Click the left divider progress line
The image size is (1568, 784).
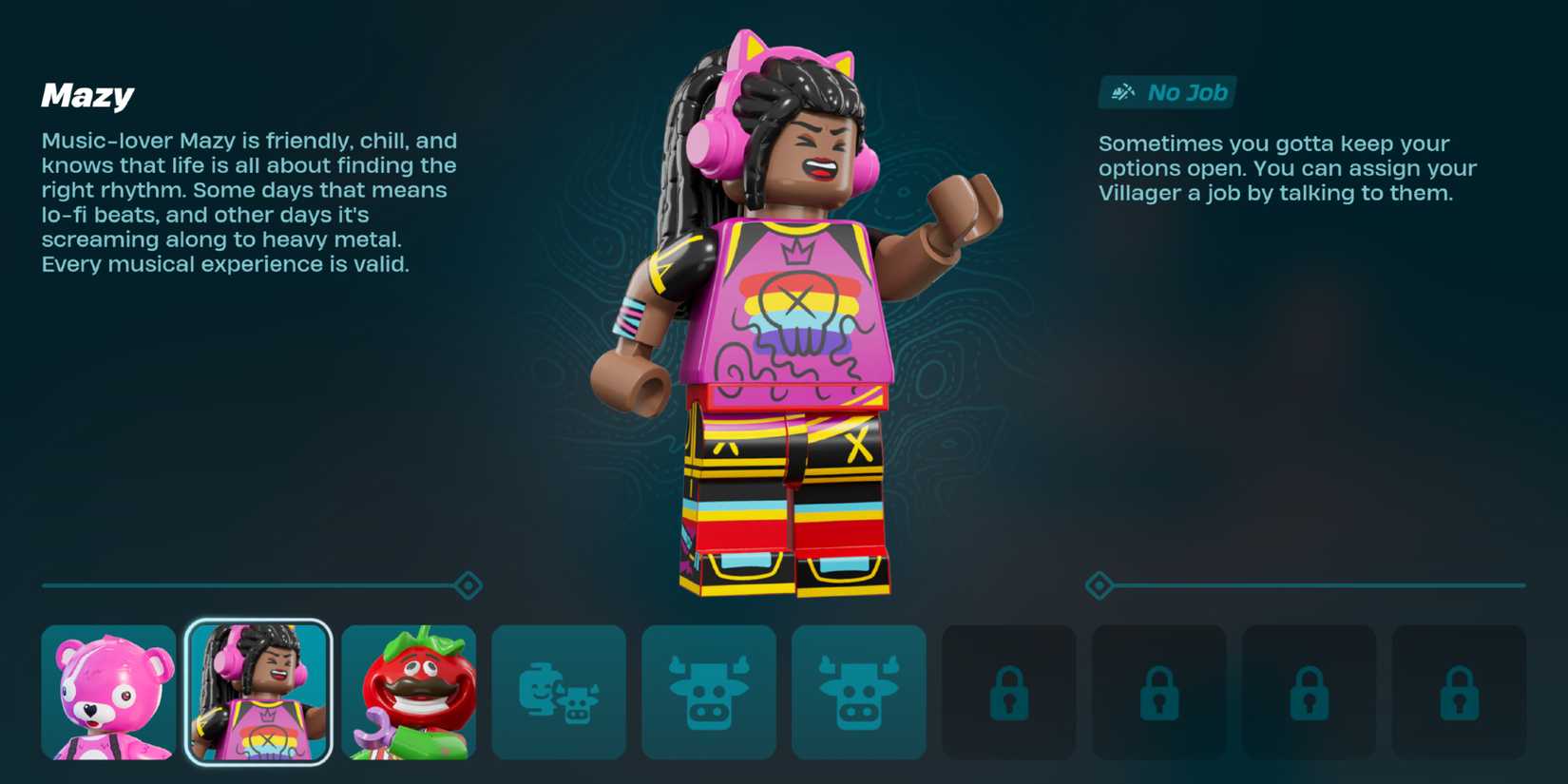247,586
